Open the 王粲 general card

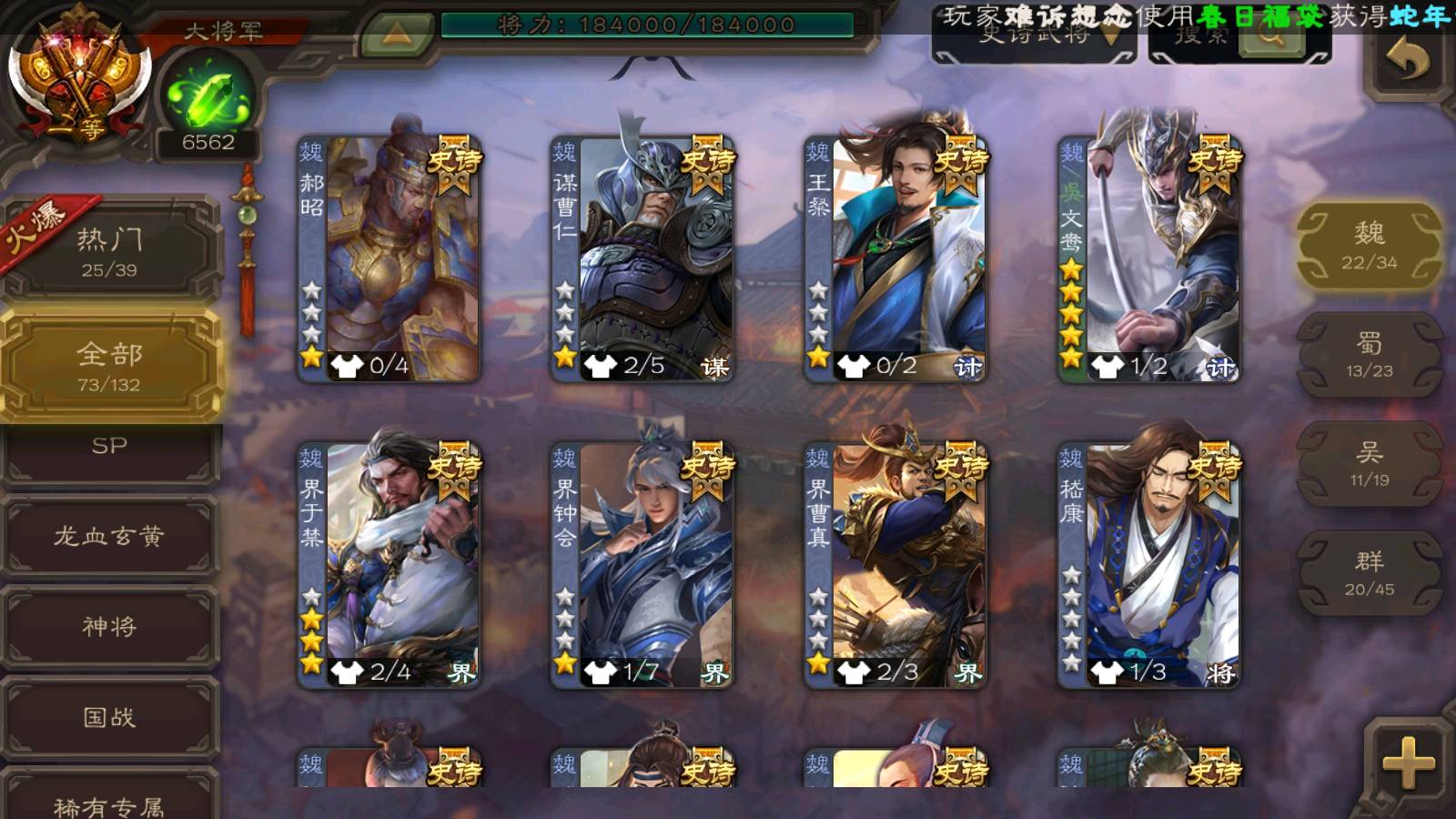895,259
